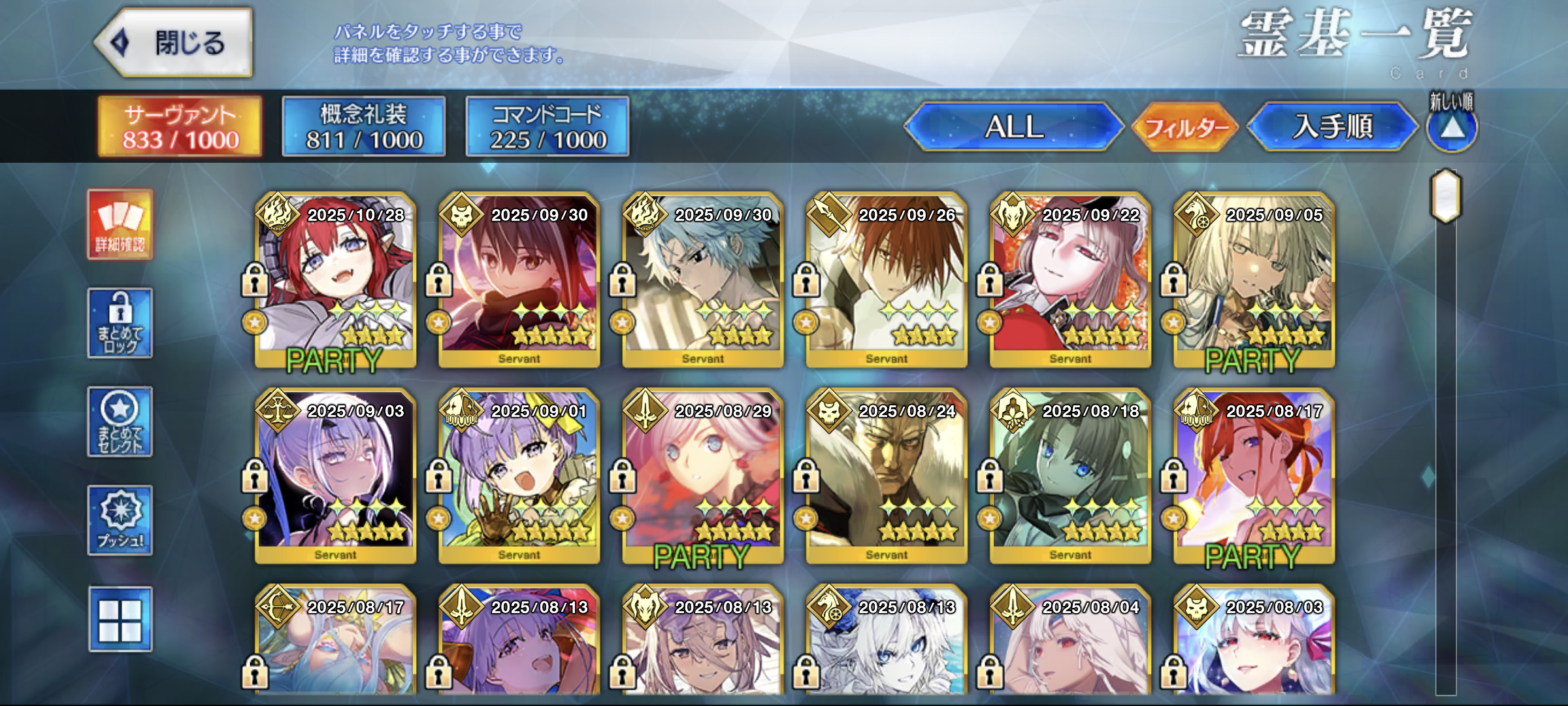Change the 入手順 sort order
This screenshot has height=706, width=1568.
[1332, 127]
